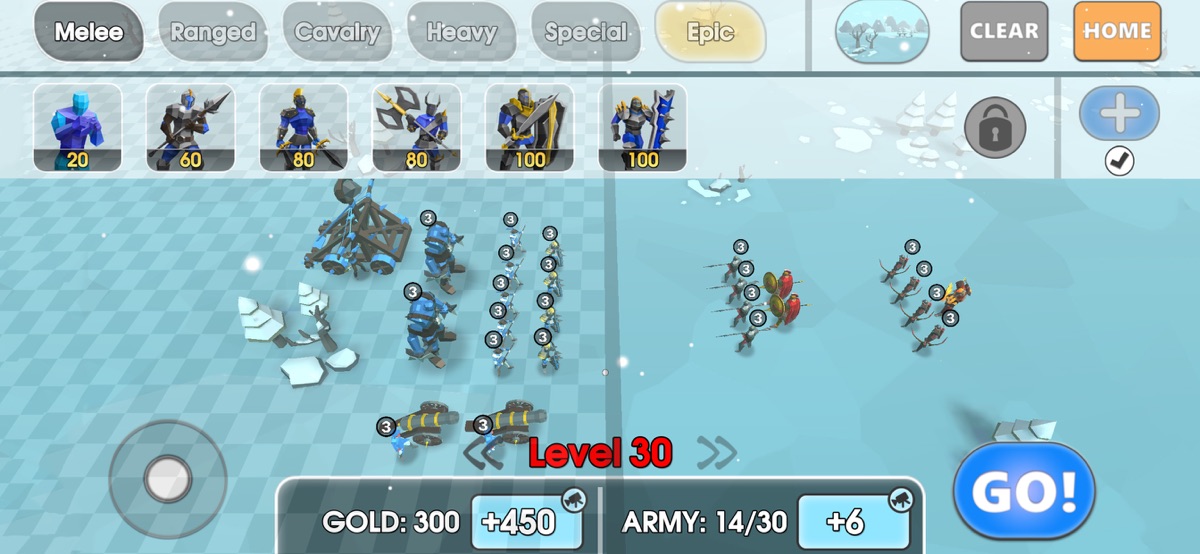Click the snowy map thumbnail button
The image size is (1200, 554).
pos(882,32)
